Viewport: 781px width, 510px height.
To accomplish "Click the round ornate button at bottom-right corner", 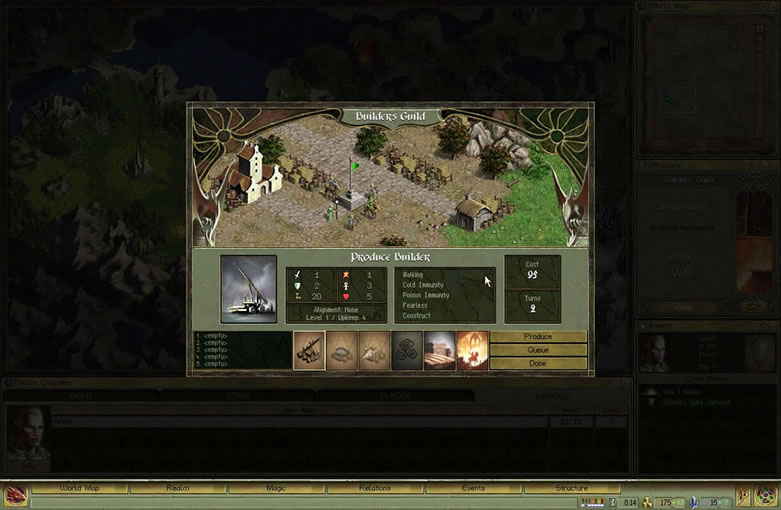I will 766,496.
